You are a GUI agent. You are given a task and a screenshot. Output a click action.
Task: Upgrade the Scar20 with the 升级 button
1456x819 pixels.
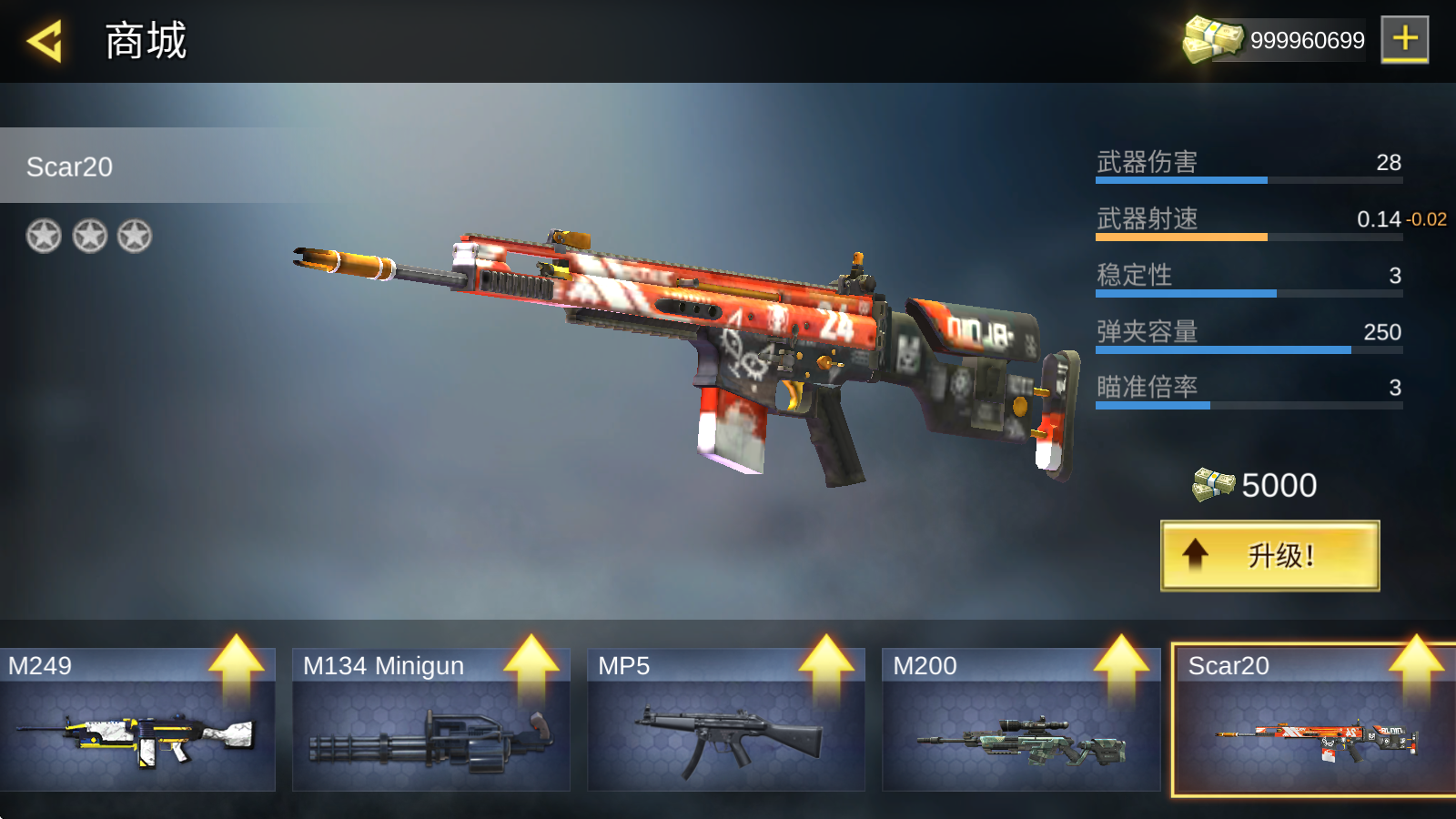click(1269, 555)
